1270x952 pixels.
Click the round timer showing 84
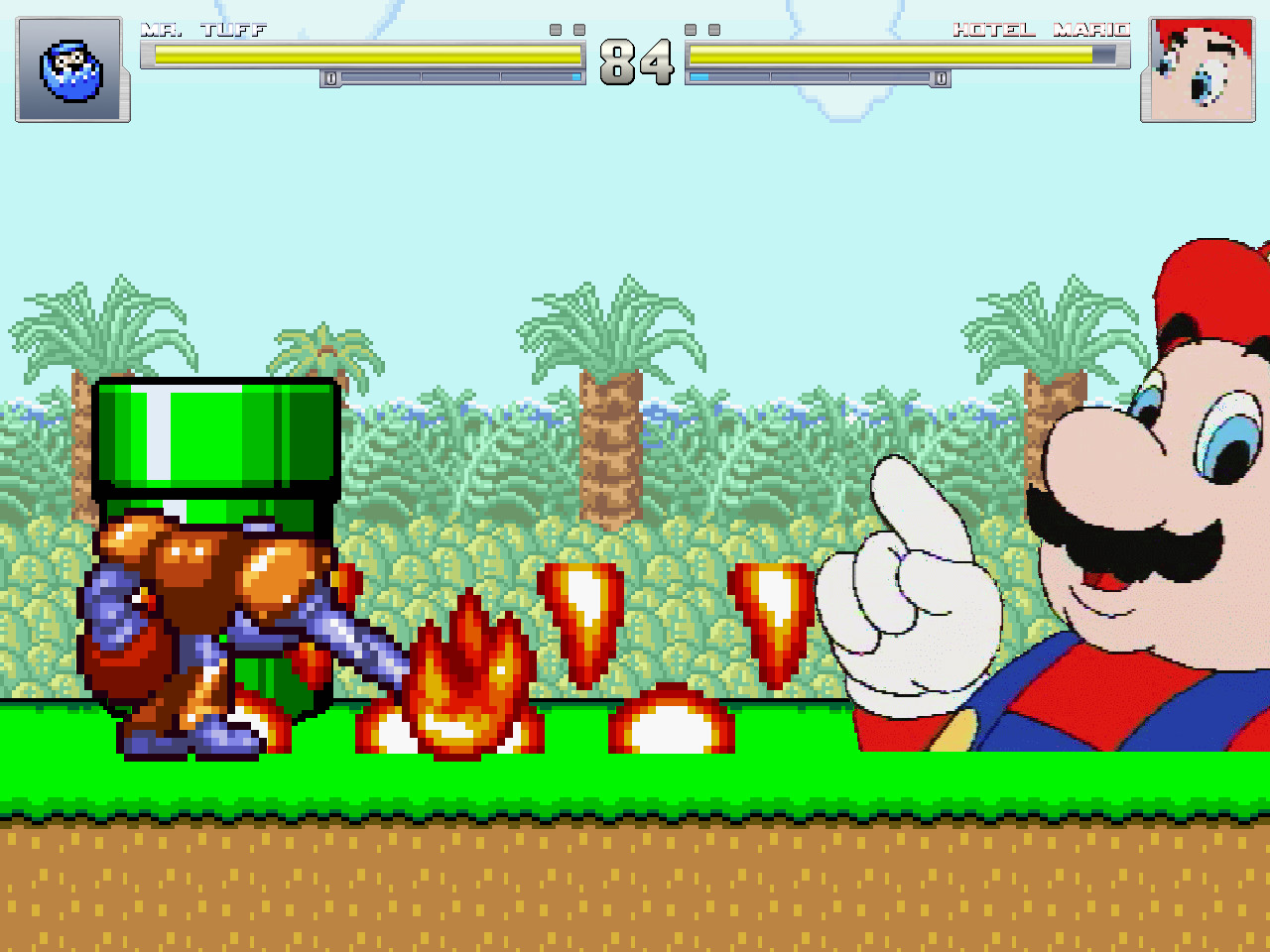635,61
